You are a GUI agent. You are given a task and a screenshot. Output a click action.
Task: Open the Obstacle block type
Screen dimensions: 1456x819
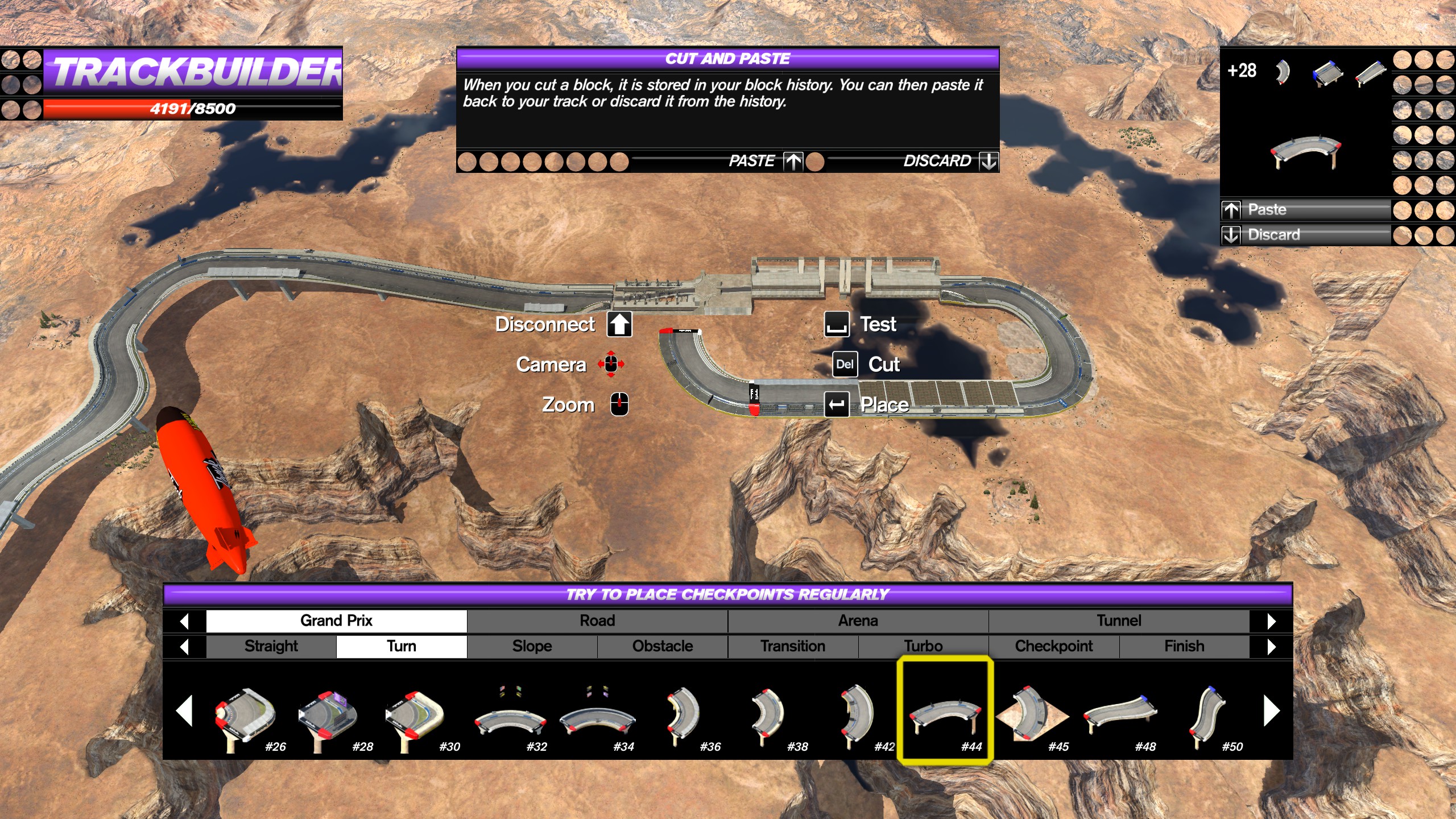click(x=663, y=646)
